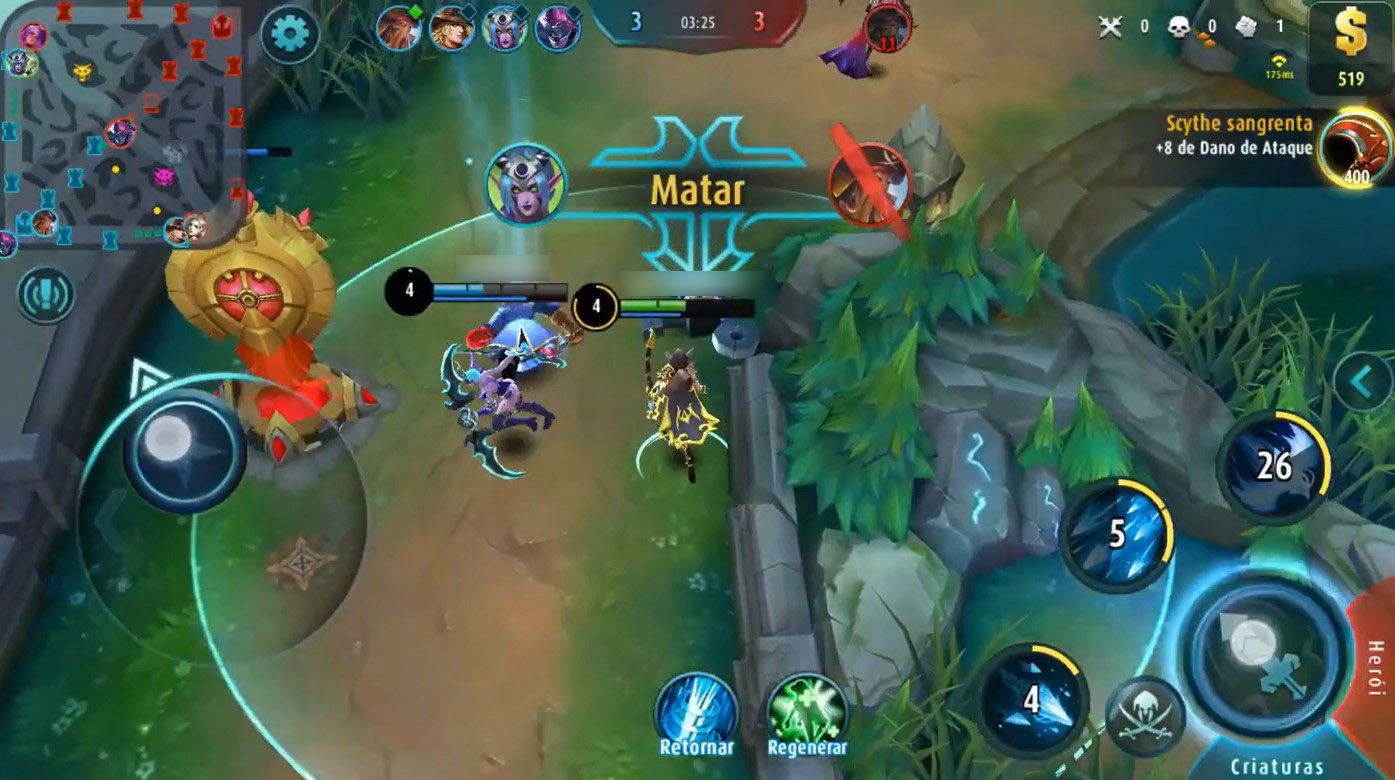Use the Regenerar heal spell
1395x780 pixels.
pyautogui.click(x=807, y=713)
